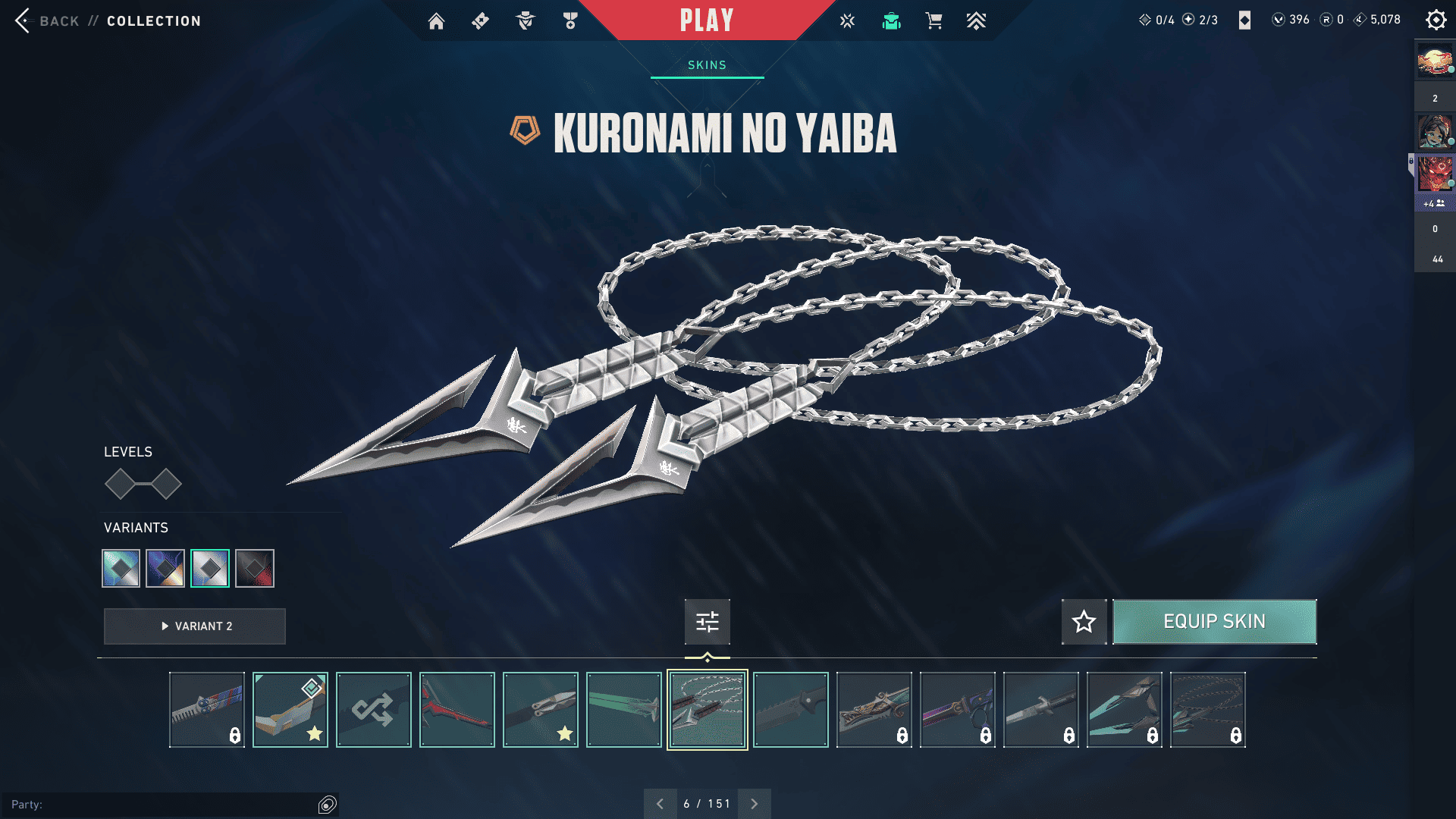Open the home screen icon

[436, 21]
